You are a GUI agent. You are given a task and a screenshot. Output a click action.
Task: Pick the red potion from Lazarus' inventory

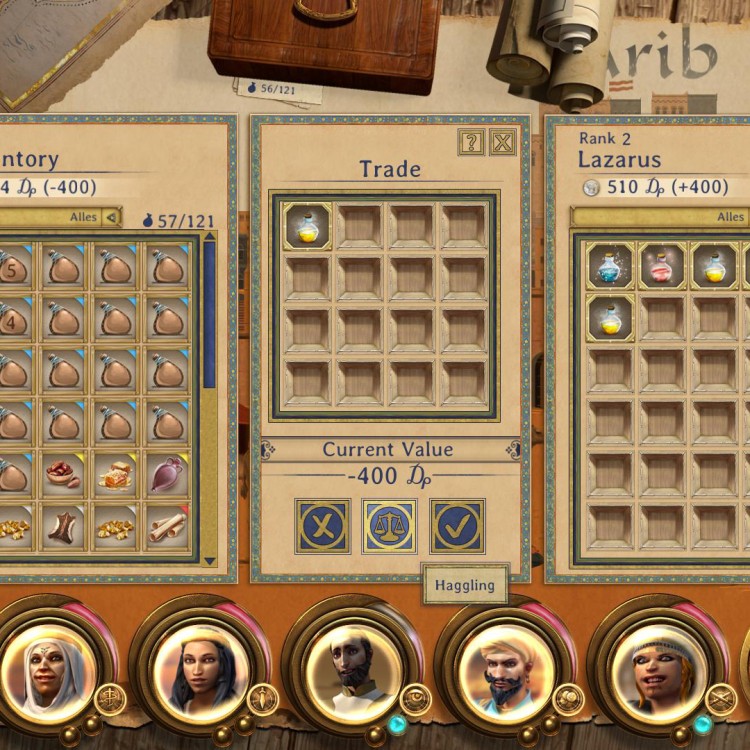[662, 267]
